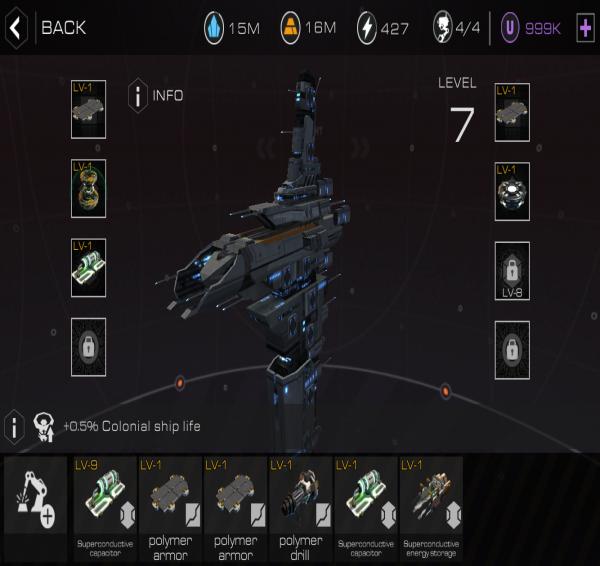600x566 pixels.
Task: Show info for Colonial ship life bonus
Action: [14, 426]
